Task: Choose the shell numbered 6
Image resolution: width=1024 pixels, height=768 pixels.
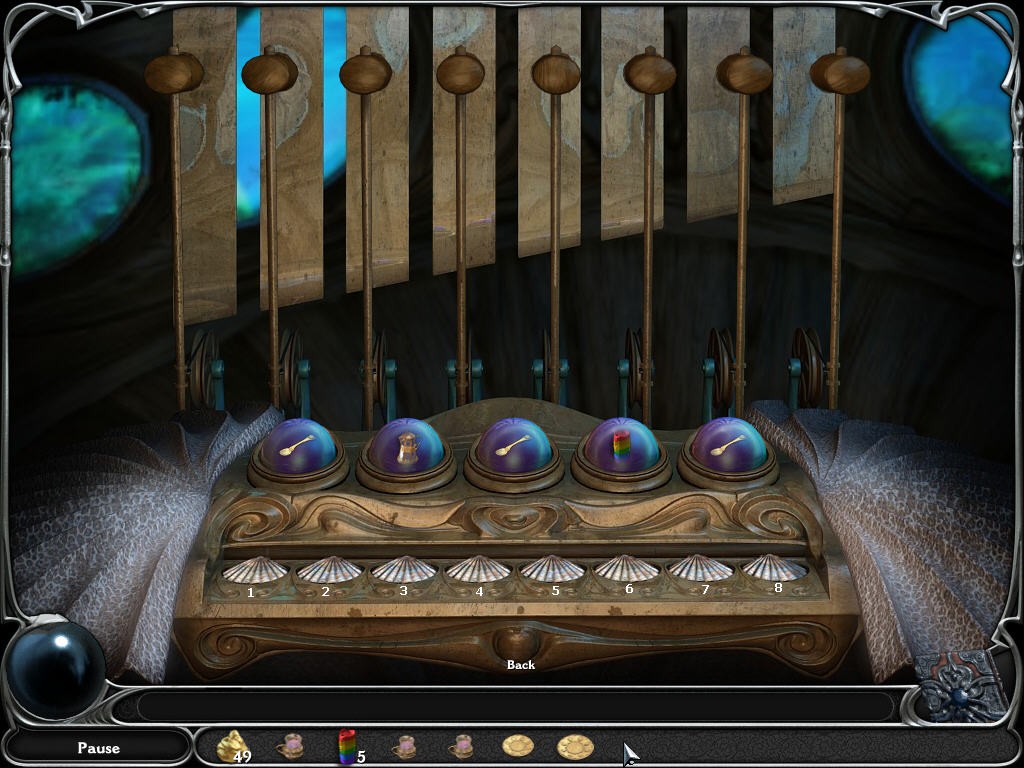Action: tap(627, 571)
